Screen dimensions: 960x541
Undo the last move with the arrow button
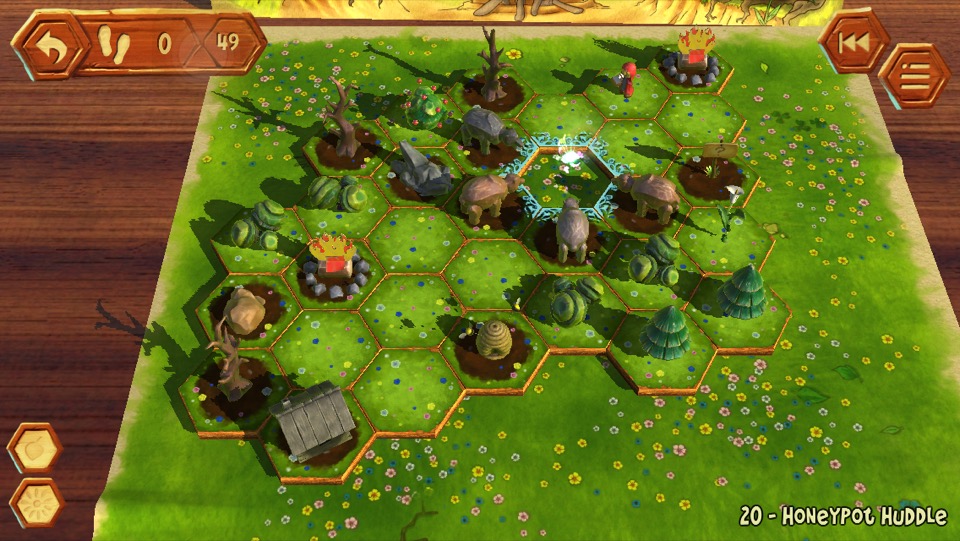click(45, 44)
